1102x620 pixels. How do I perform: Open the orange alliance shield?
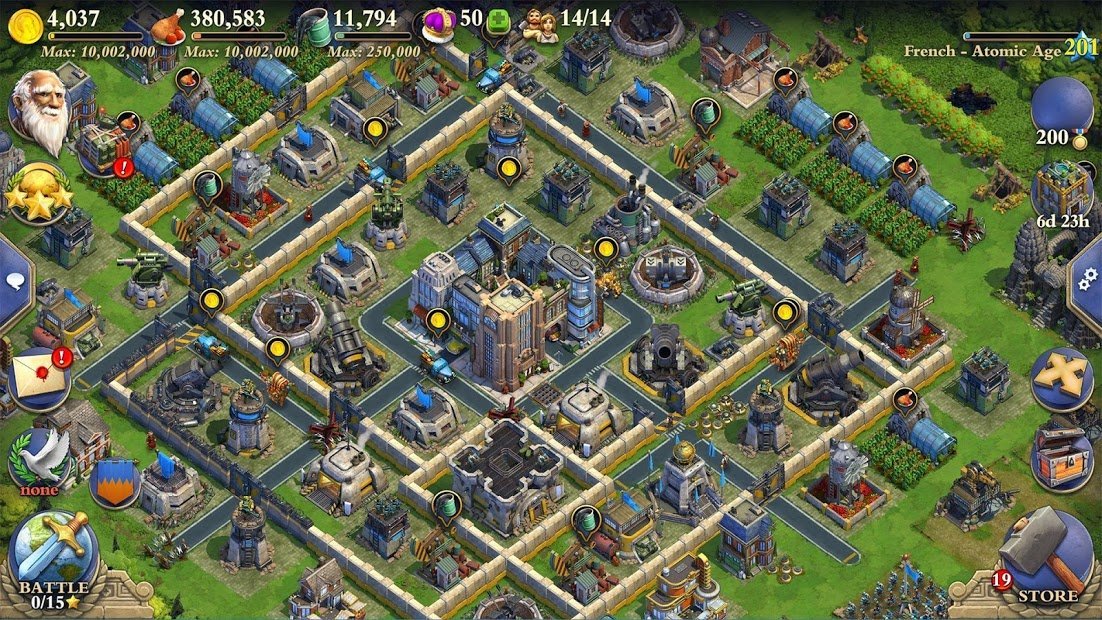click(113, 482)
